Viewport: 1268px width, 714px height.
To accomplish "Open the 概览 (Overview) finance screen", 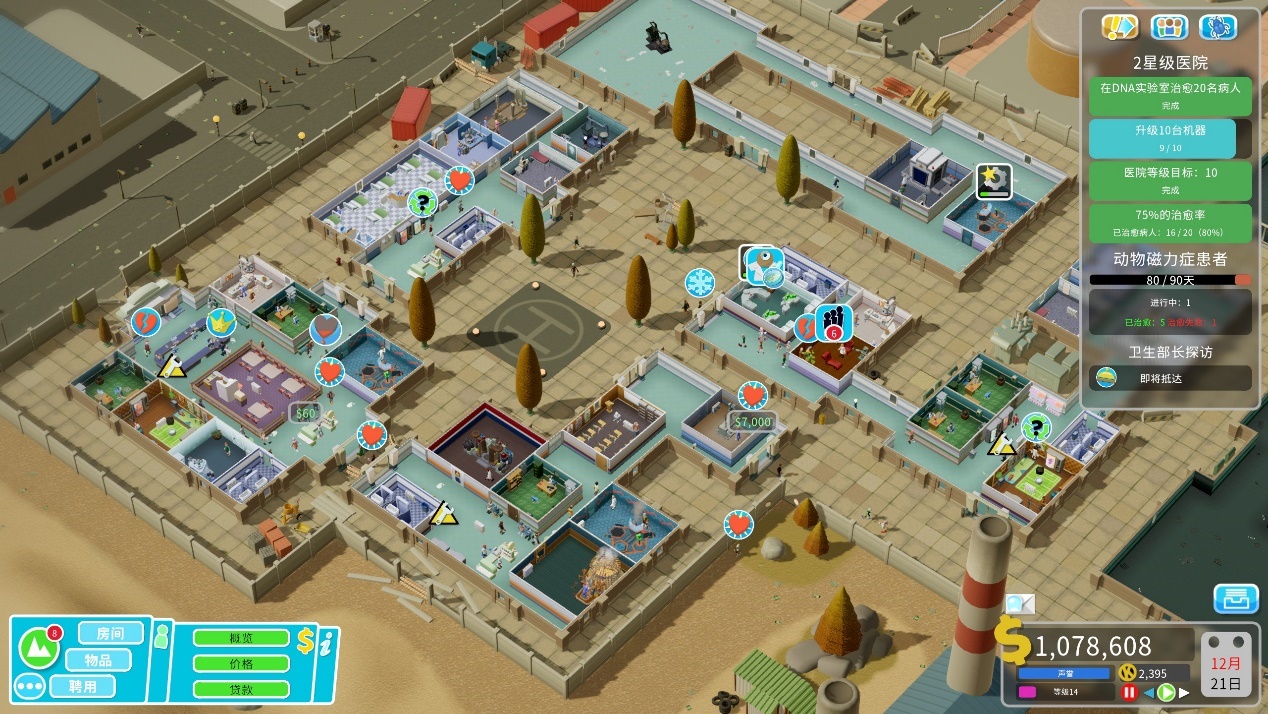I will tap(241, 638).
